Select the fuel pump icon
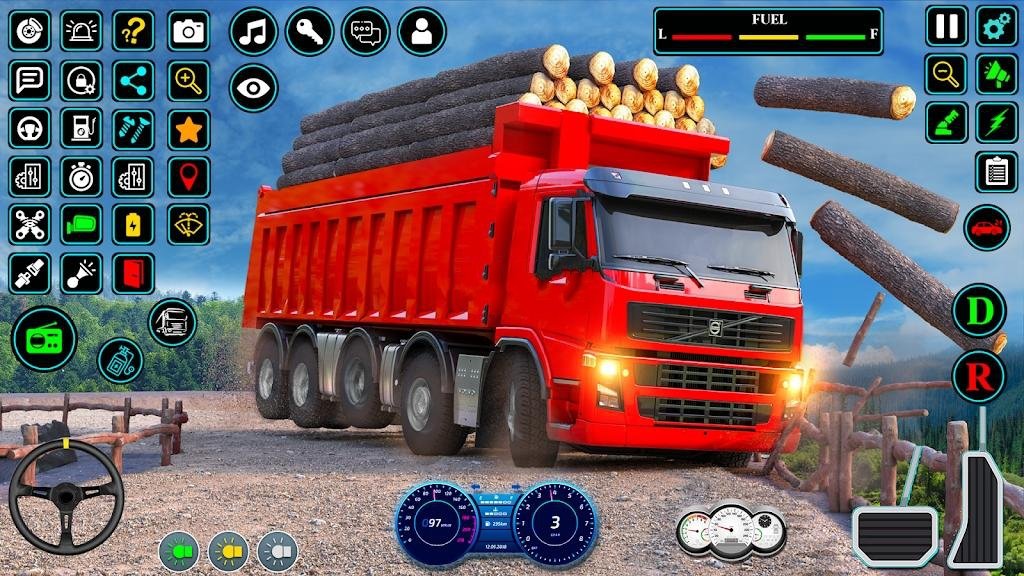 pos(81,129)
